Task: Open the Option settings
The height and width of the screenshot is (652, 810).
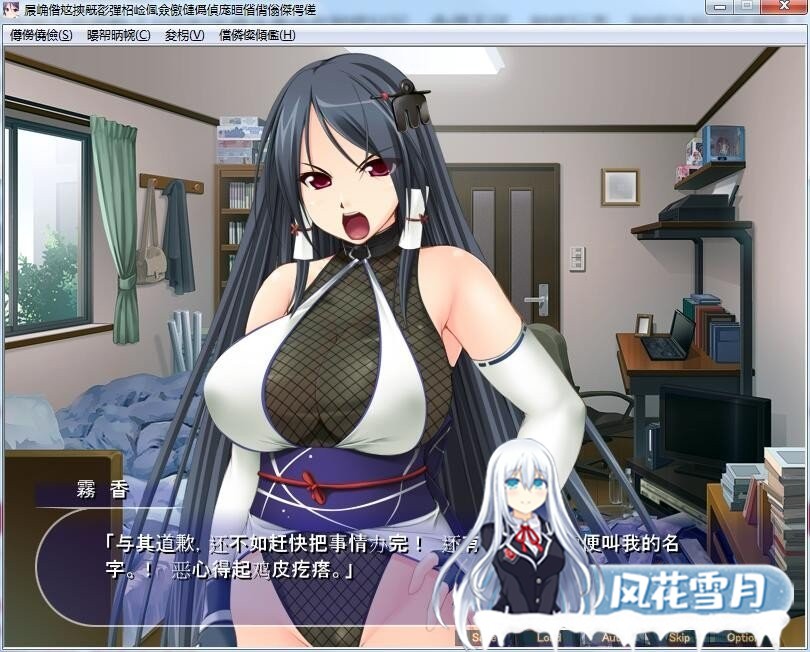Action: (x=743, y=637)
